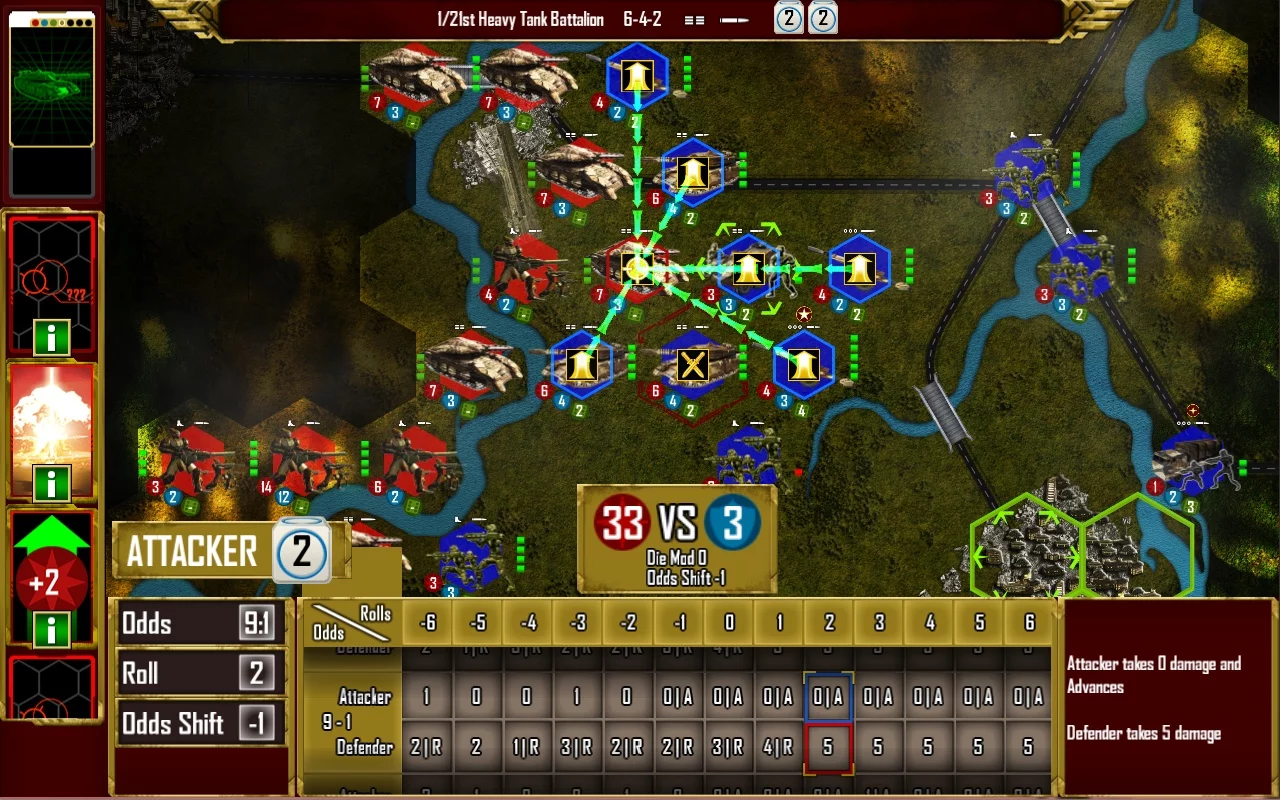
Task: Click the Odds Shift -1 readout
Action: coord(200,722)
